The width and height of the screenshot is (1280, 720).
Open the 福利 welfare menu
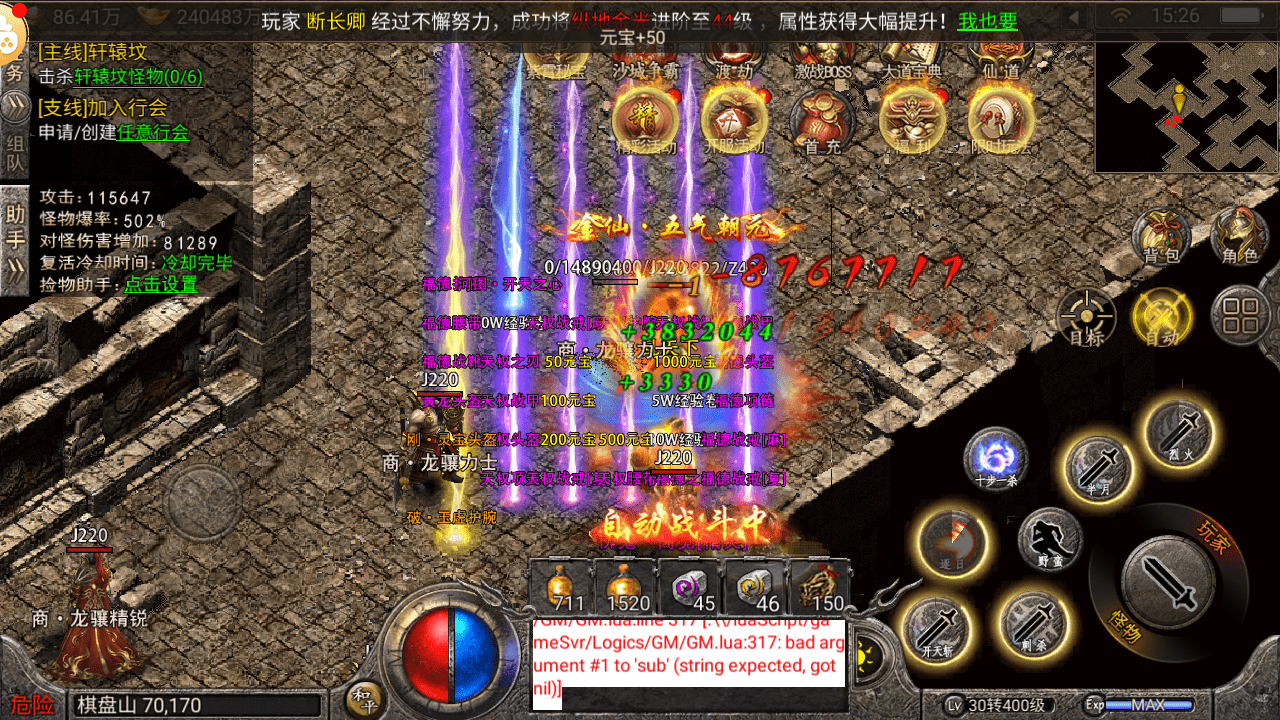click(x=911, y=122)
